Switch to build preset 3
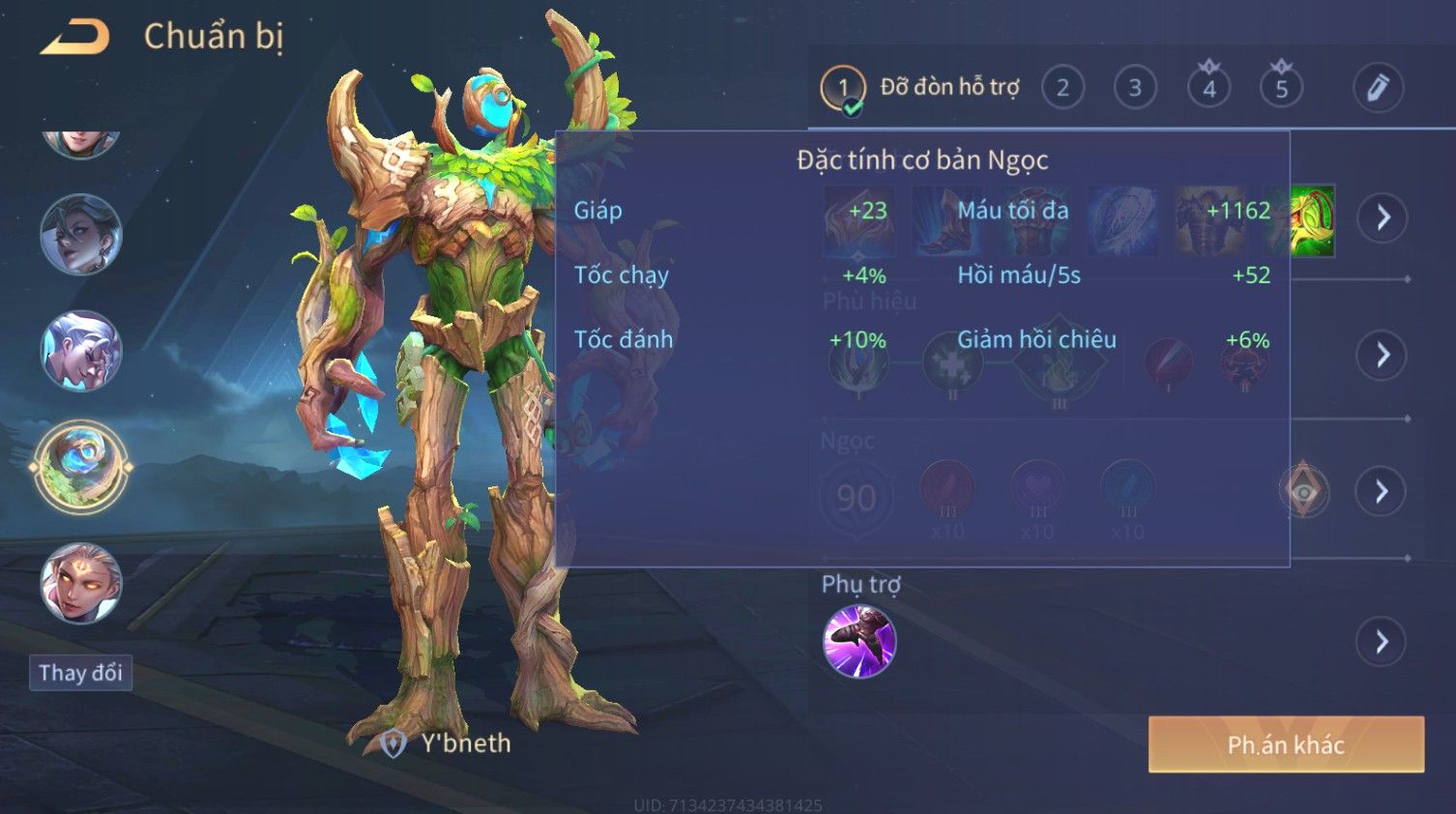The height and width of the screenshot is (814, 1456). (x=1135, y=88)
